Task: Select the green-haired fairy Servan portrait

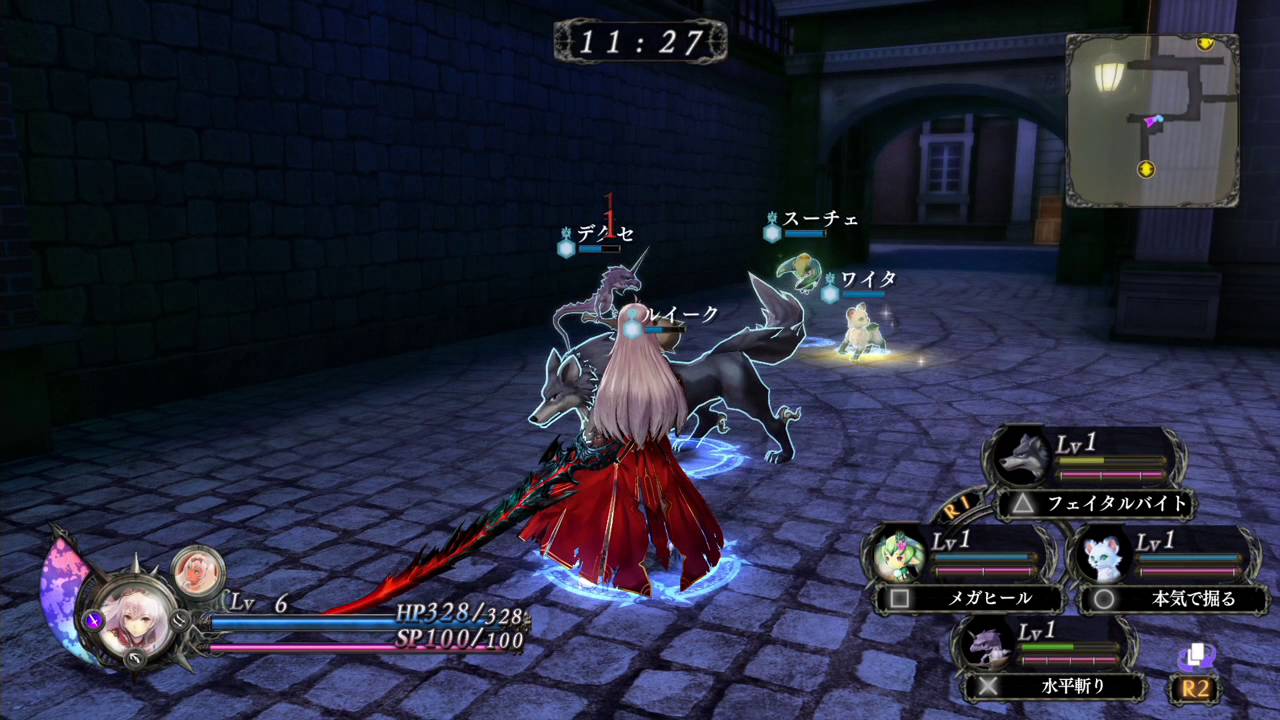Action: pyautogui.click(x=899, y=555)
